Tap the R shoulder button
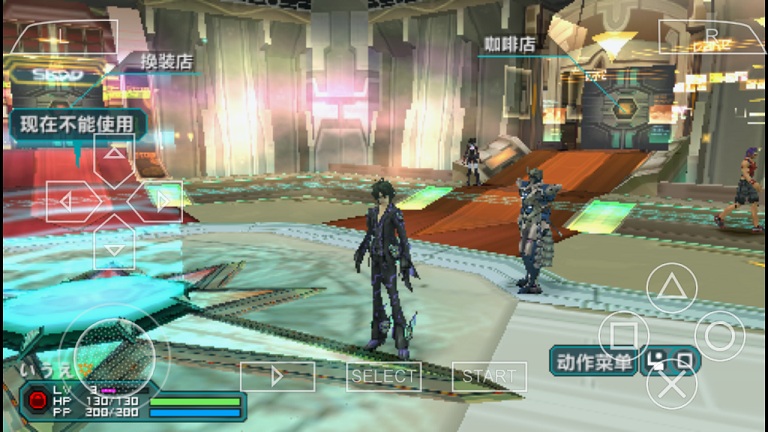Screen dimensions: 768x432 [x=711, y=36]
